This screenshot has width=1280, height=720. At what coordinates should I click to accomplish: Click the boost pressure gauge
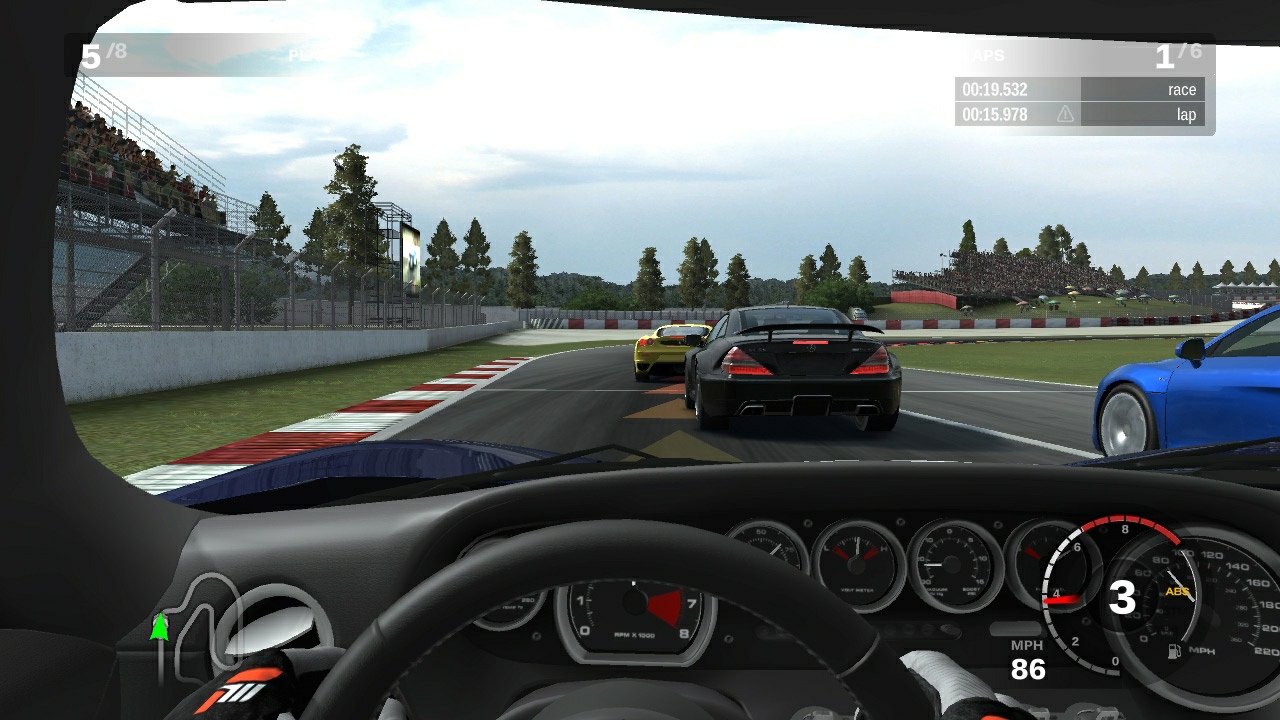coord(950,561)
